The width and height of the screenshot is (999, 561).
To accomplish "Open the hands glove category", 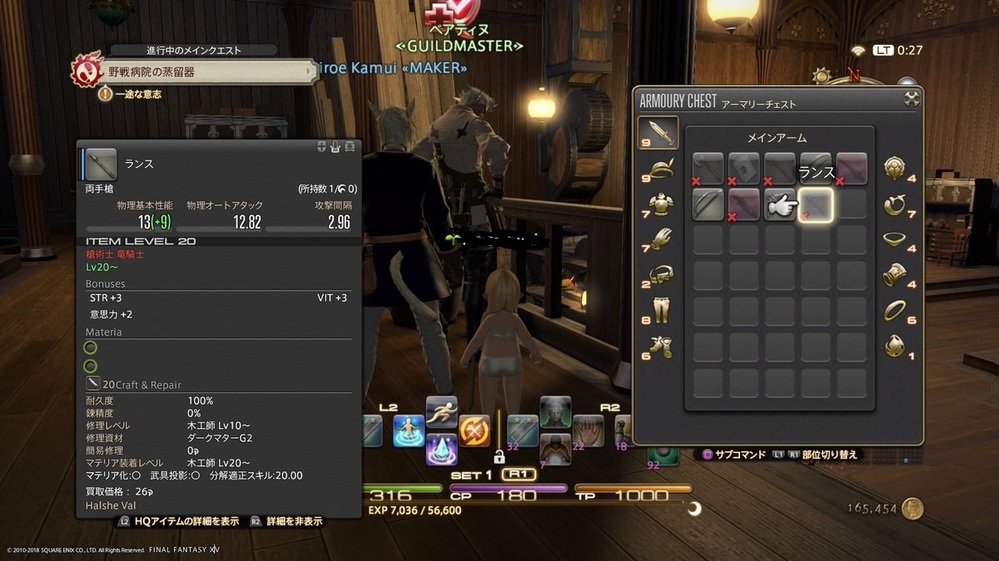I will (658, 240).
